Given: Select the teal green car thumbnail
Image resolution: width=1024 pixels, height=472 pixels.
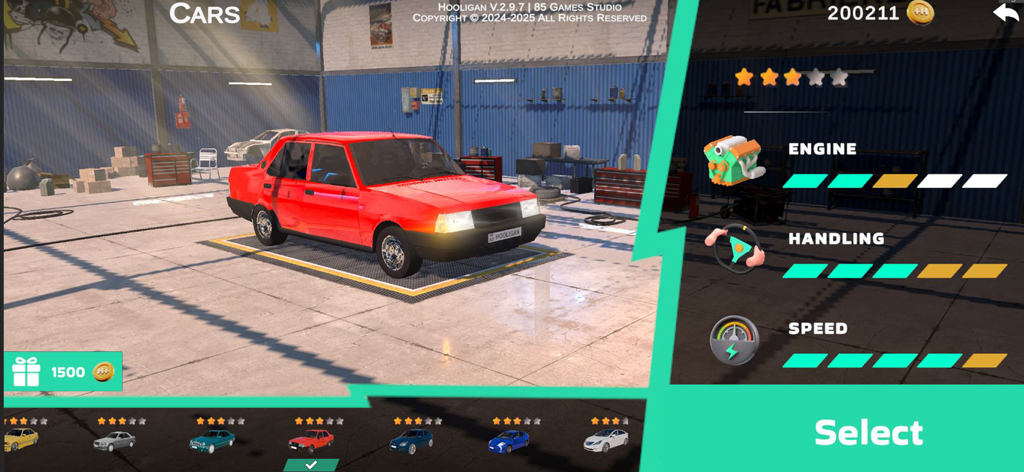Looking at the screenshot, I should (x=212, y=440).
